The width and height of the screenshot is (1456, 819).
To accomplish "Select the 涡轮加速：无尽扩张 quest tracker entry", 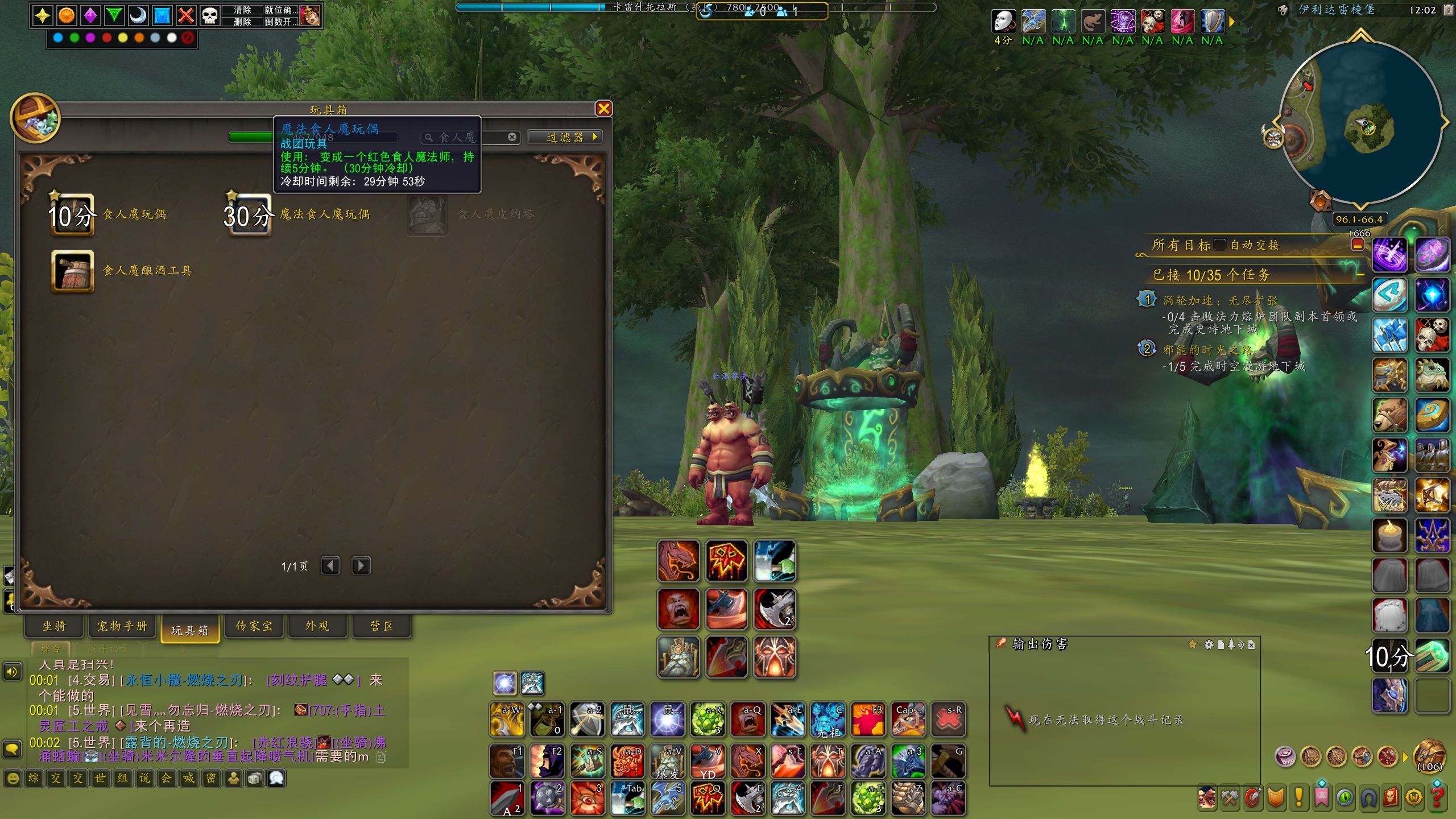I will pyautogui.click(x=1219, y=300).
